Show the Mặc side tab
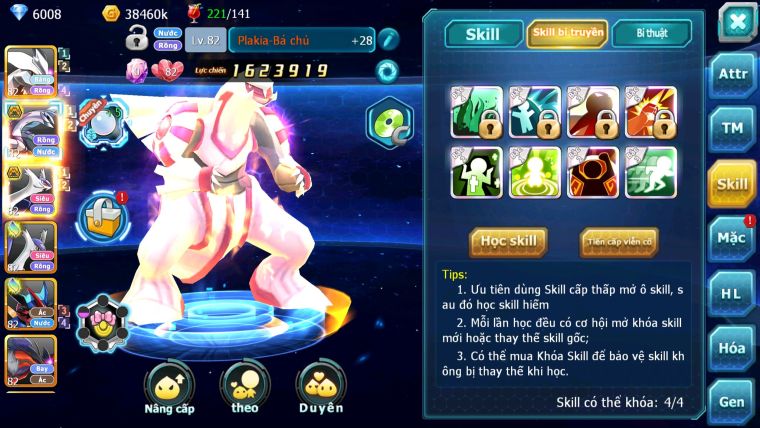 tap(732, 238)
